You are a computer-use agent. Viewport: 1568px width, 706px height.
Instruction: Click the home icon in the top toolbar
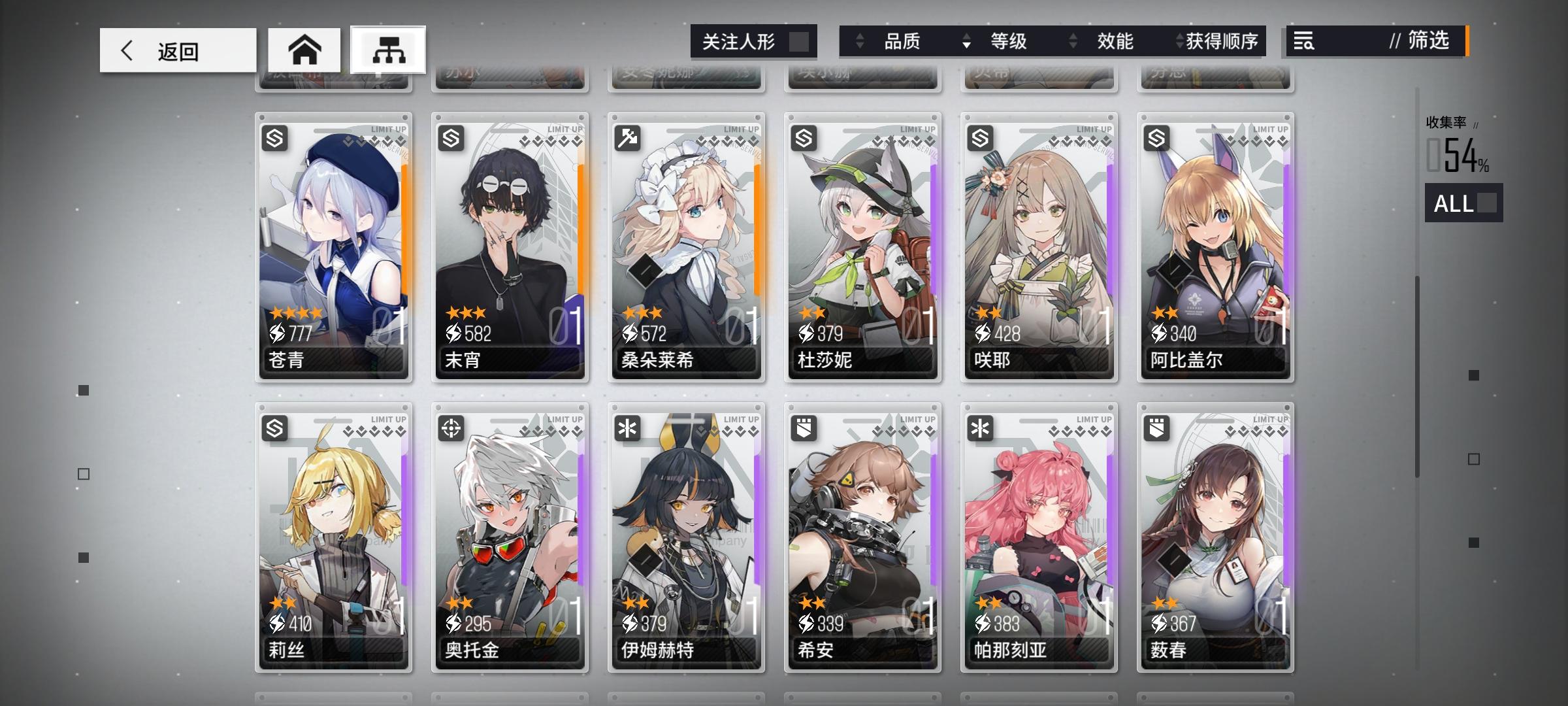point(304,49)
